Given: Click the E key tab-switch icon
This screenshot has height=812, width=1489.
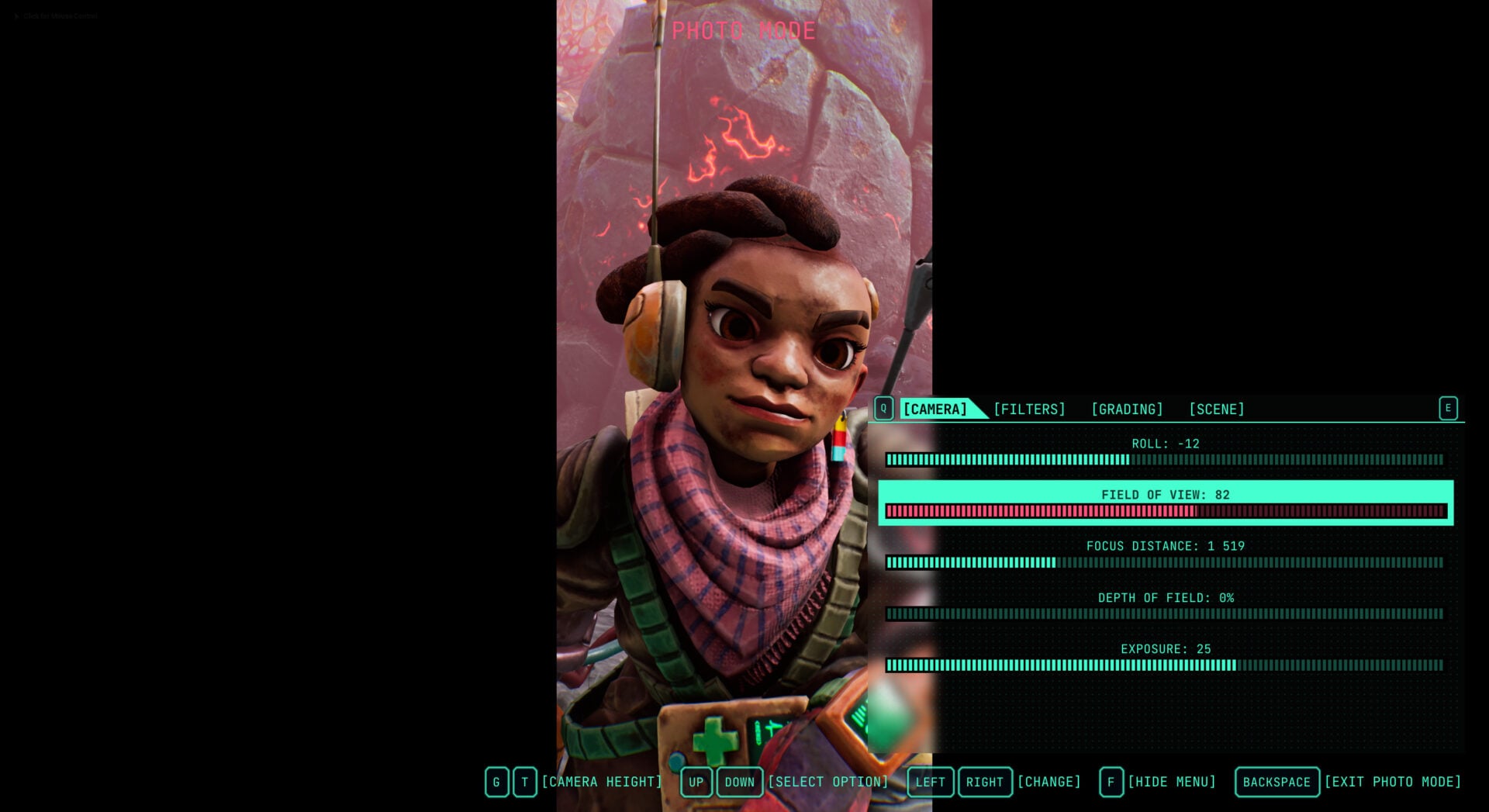Looking at the screenshot, I should pos(1448,408).
